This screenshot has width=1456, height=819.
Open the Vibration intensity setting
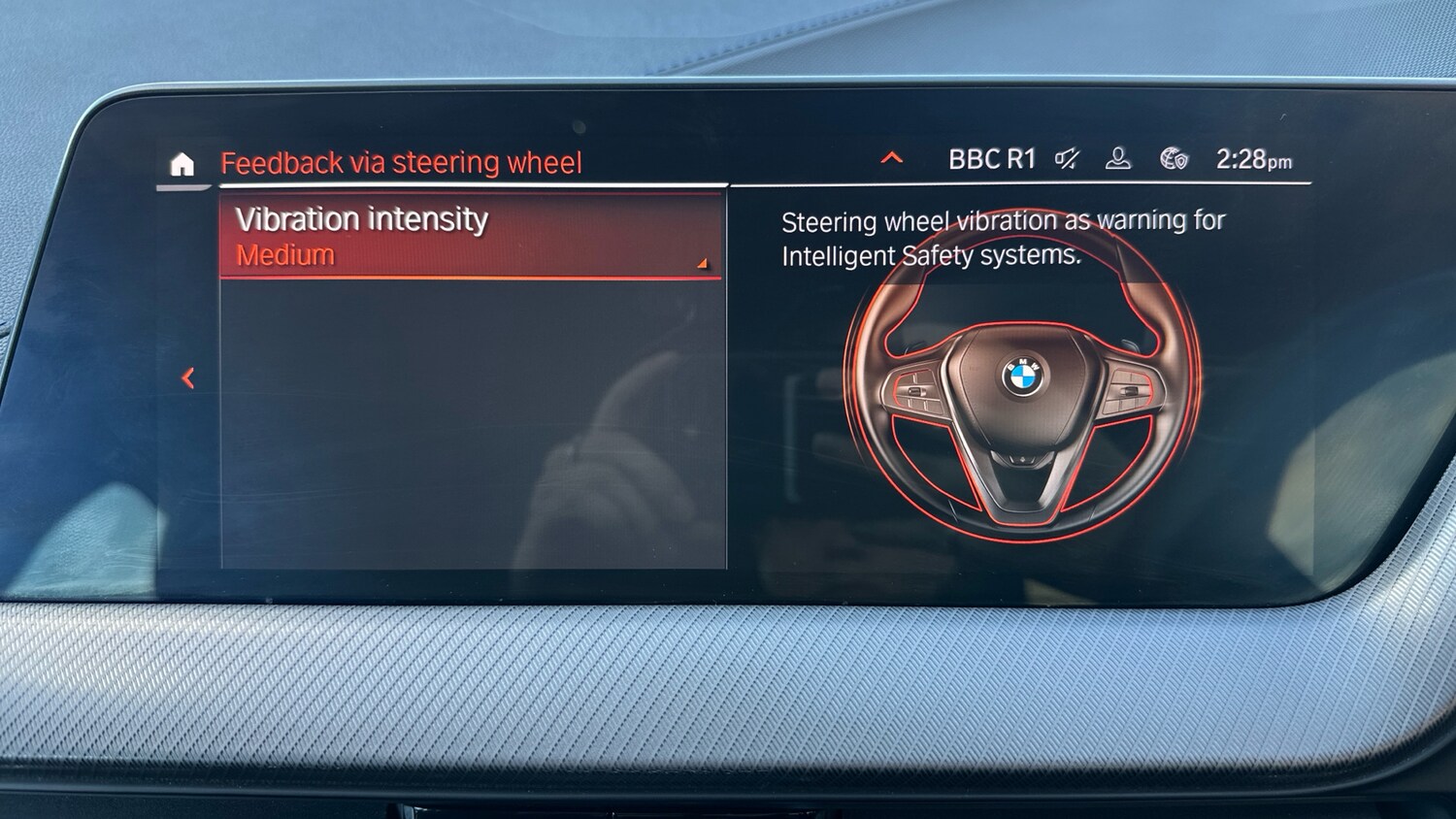tap(472, 236)
